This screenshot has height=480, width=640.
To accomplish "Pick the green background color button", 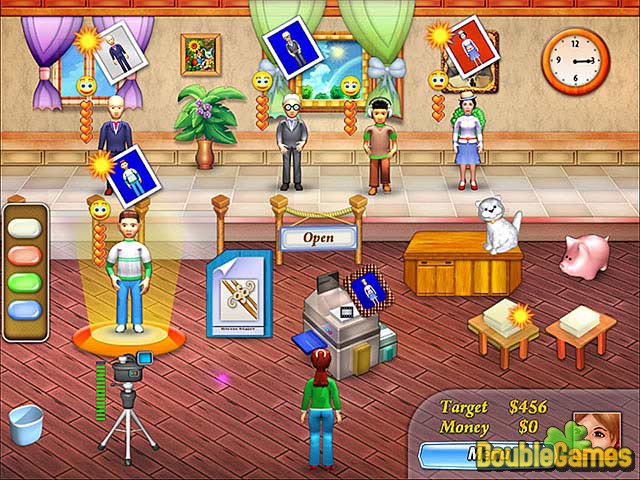I will [x=27, y=285].
